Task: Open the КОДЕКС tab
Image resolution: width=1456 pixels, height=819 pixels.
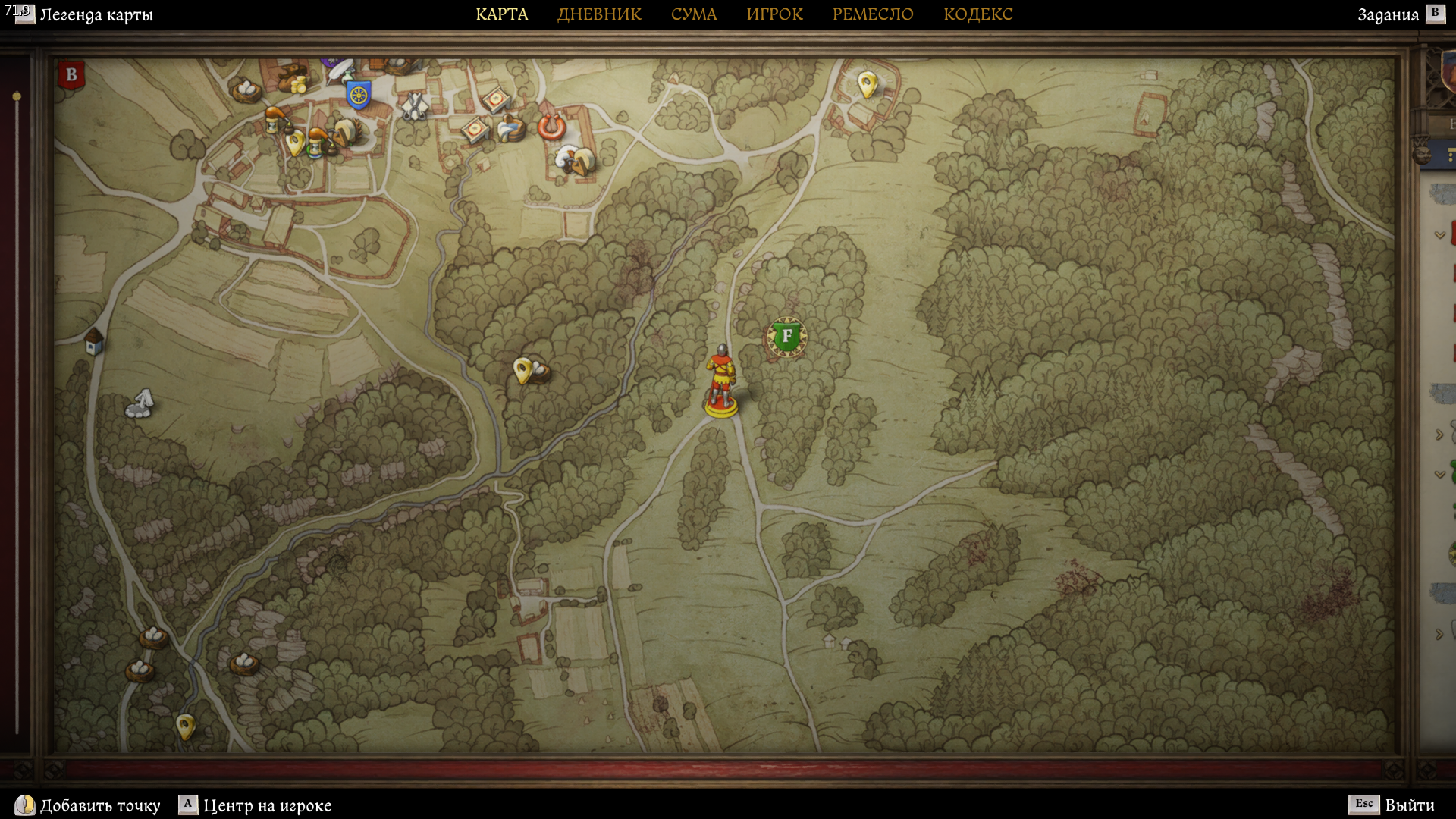Action: (x=977, y=14)
